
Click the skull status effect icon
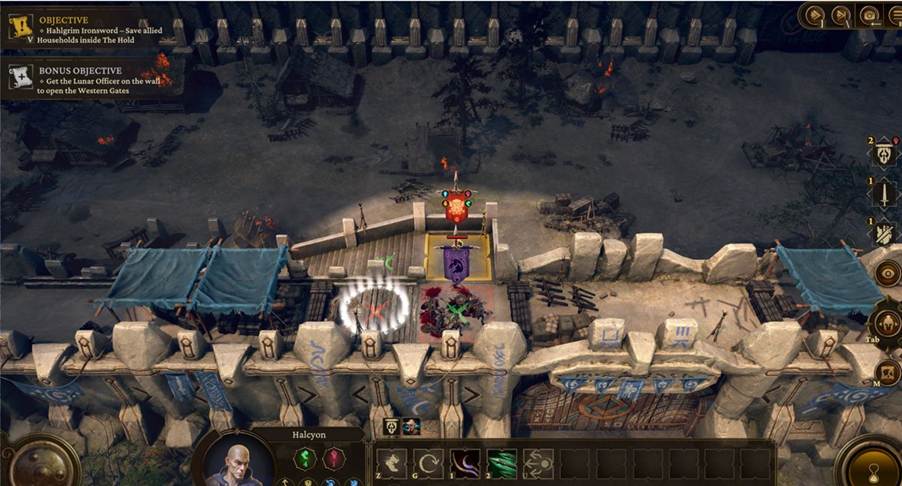click(x=411, y=427)
